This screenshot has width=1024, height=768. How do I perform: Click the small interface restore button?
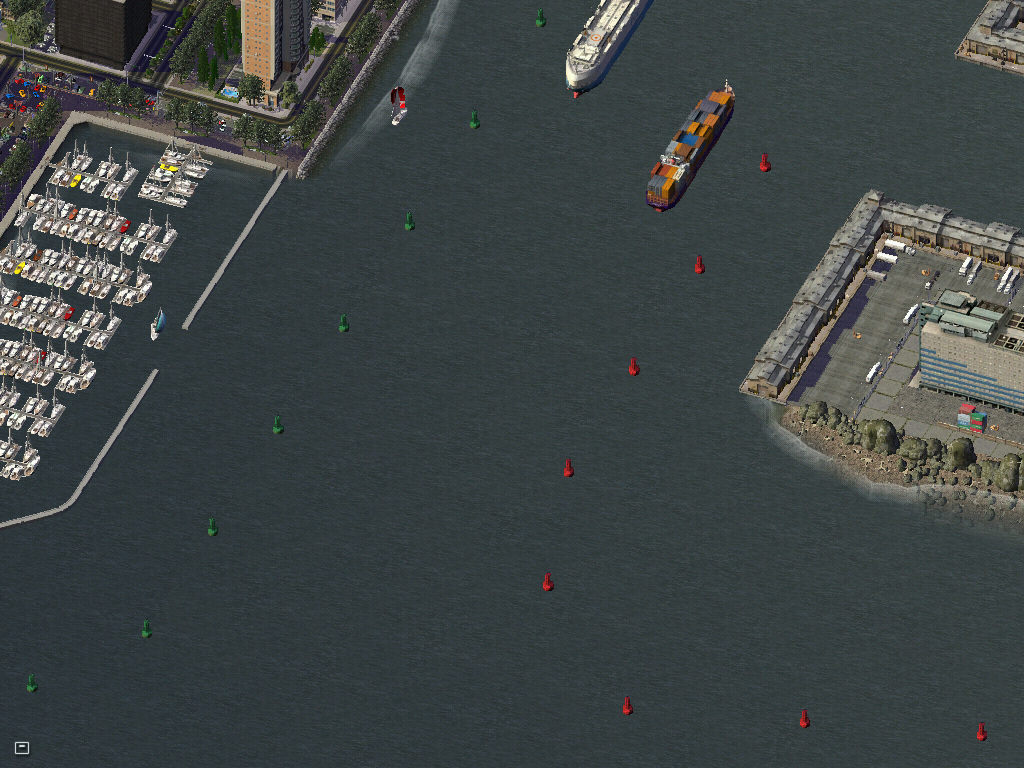(x=22, y=747)
